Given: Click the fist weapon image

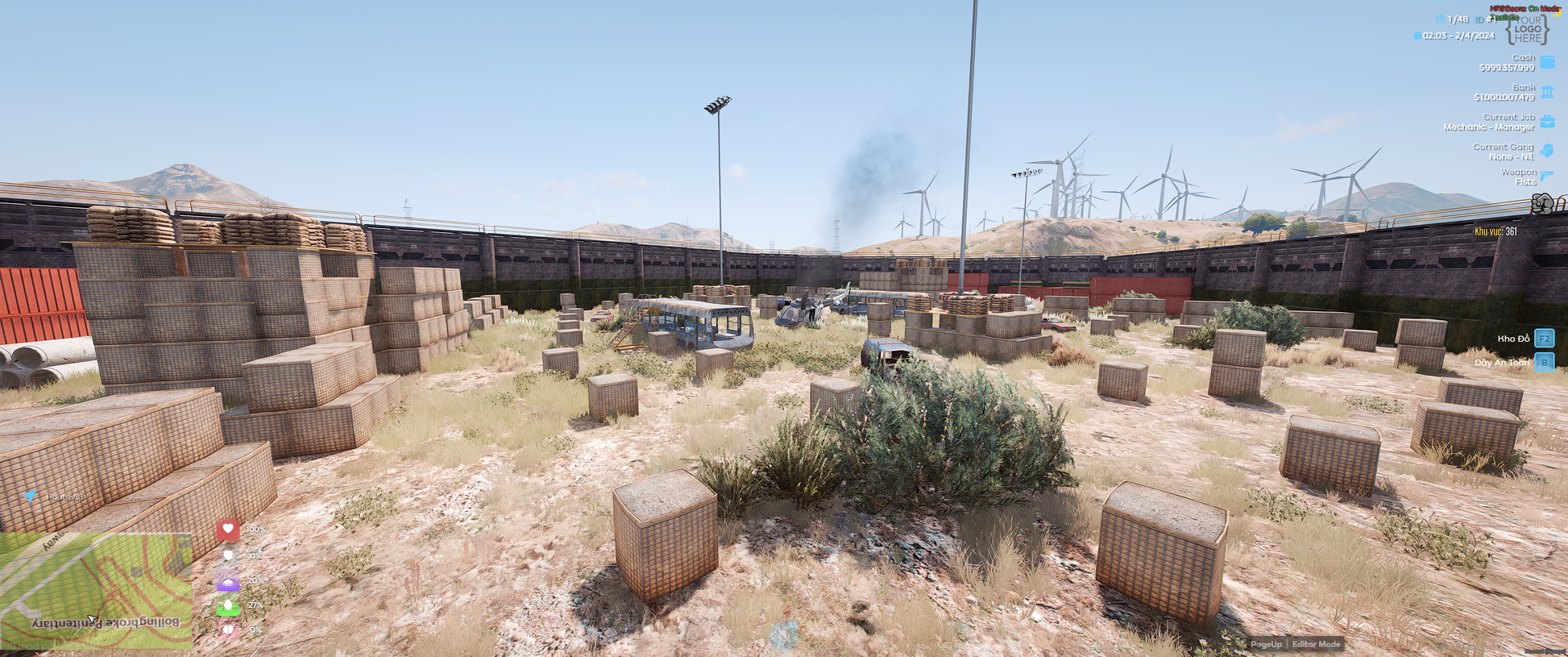Looking at the screenshot, I should tap(1543, 204).
